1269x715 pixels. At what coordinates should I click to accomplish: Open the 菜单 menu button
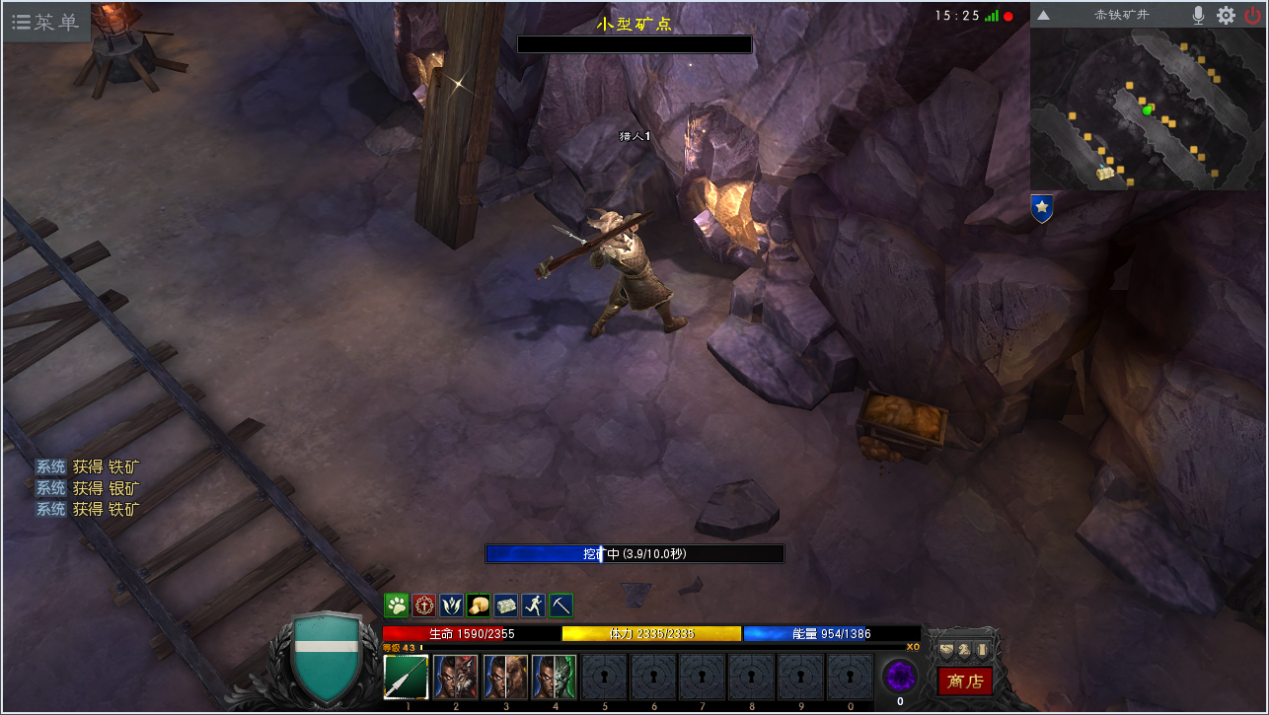tap(46, 22)
